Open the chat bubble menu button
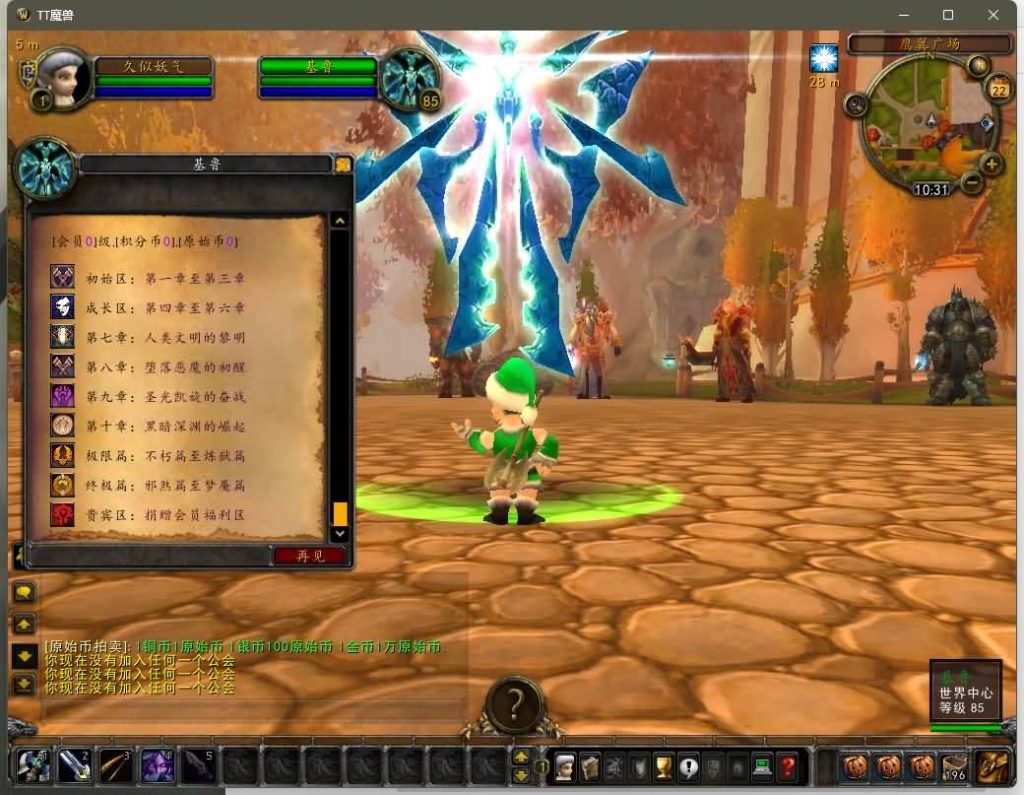1024x795 pixels. pyautogui.click(x=24, y=593)
